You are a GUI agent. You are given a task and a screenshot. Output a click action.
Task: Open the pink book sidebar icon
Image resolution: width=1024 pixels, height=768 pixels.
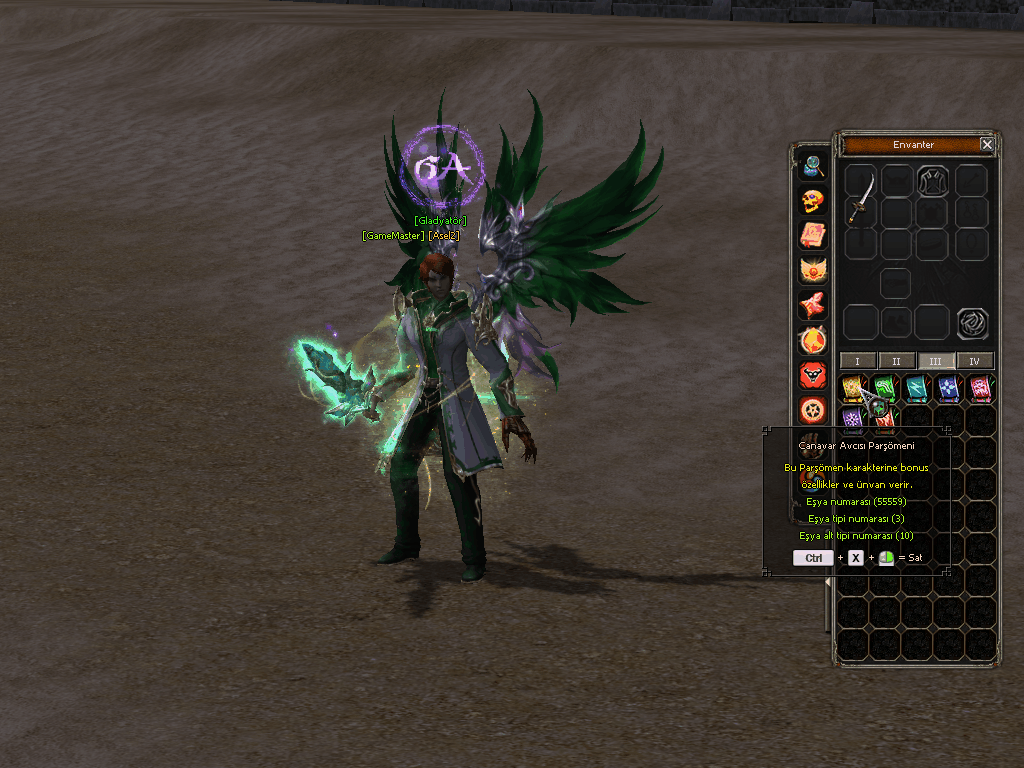pyautogui.click(x=813, y=235)
